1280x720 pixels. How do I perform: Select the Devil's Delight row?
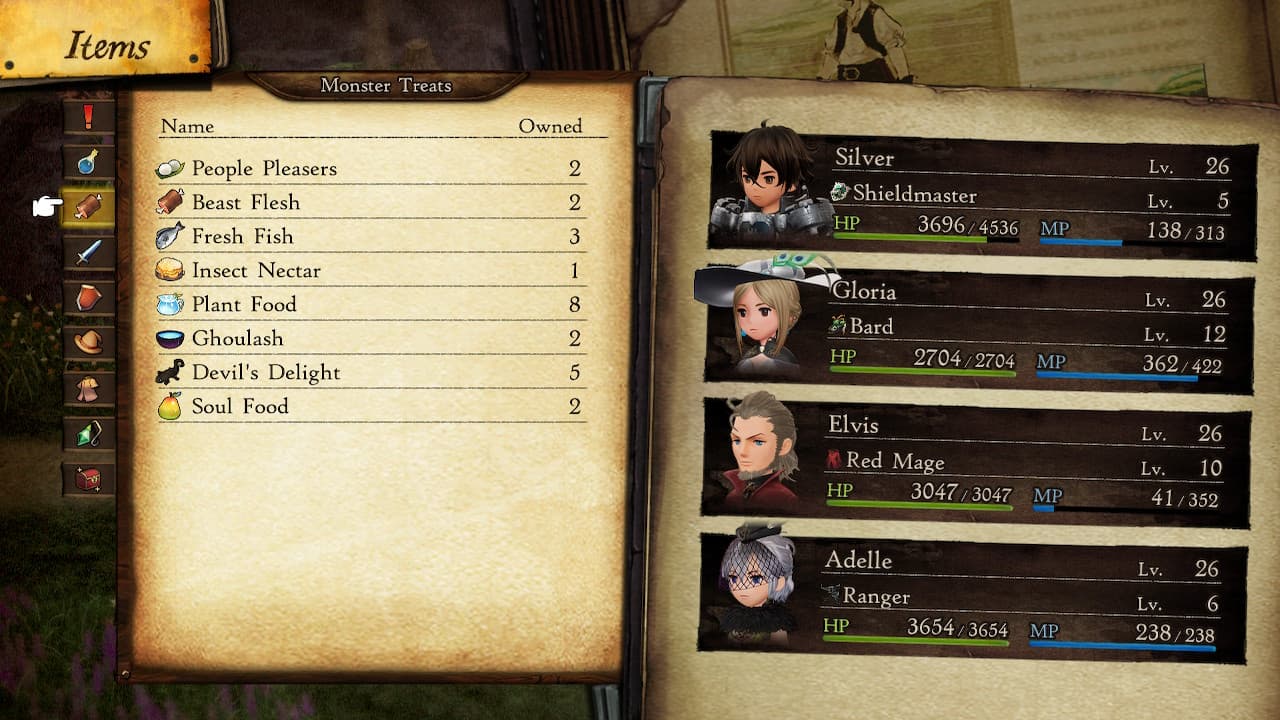click(x=370, y=372)
